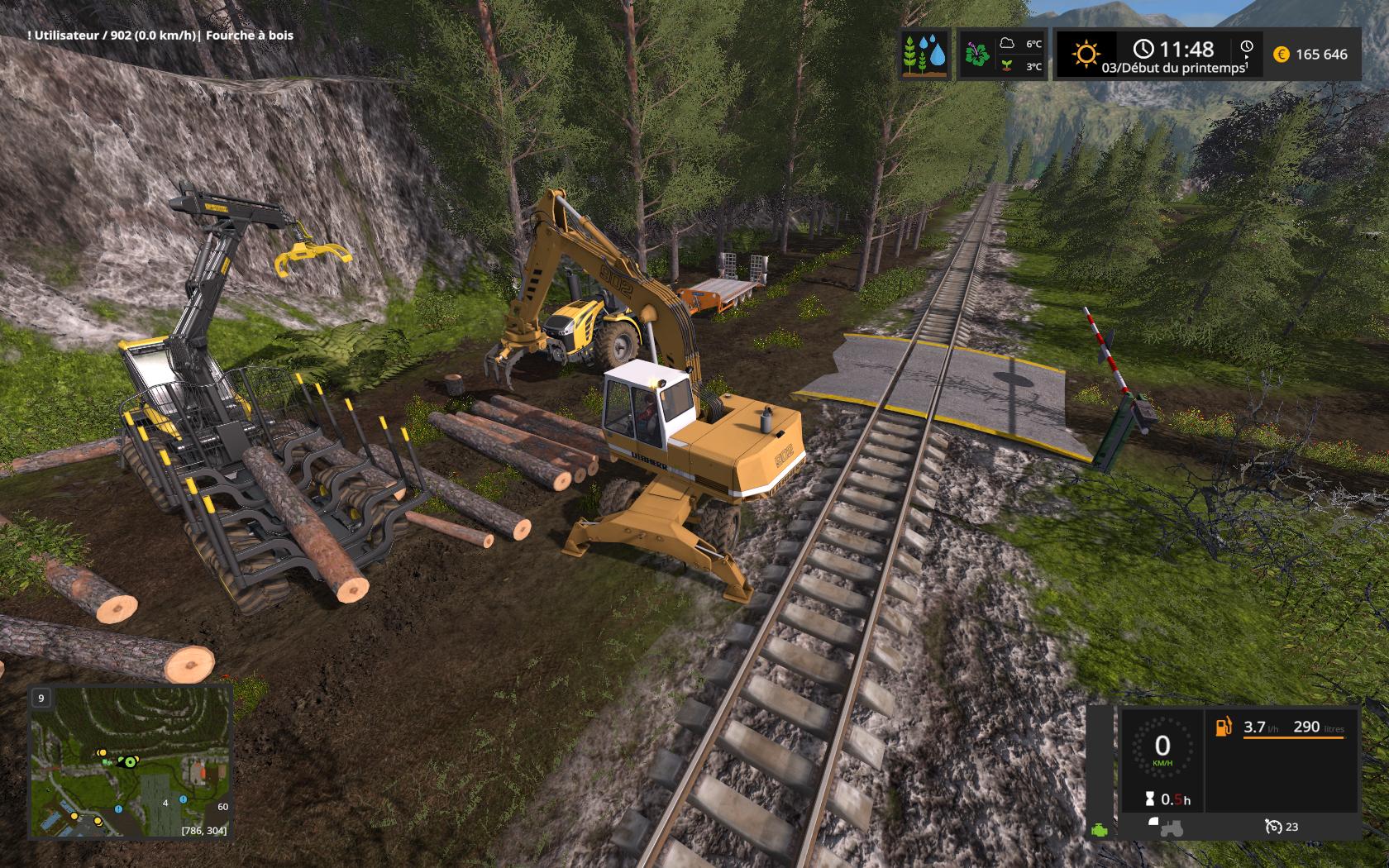This screenshot has width=1389, height=868.
Task: Select the crop growth and moisture icon
Action: click(x=925, y=55)
